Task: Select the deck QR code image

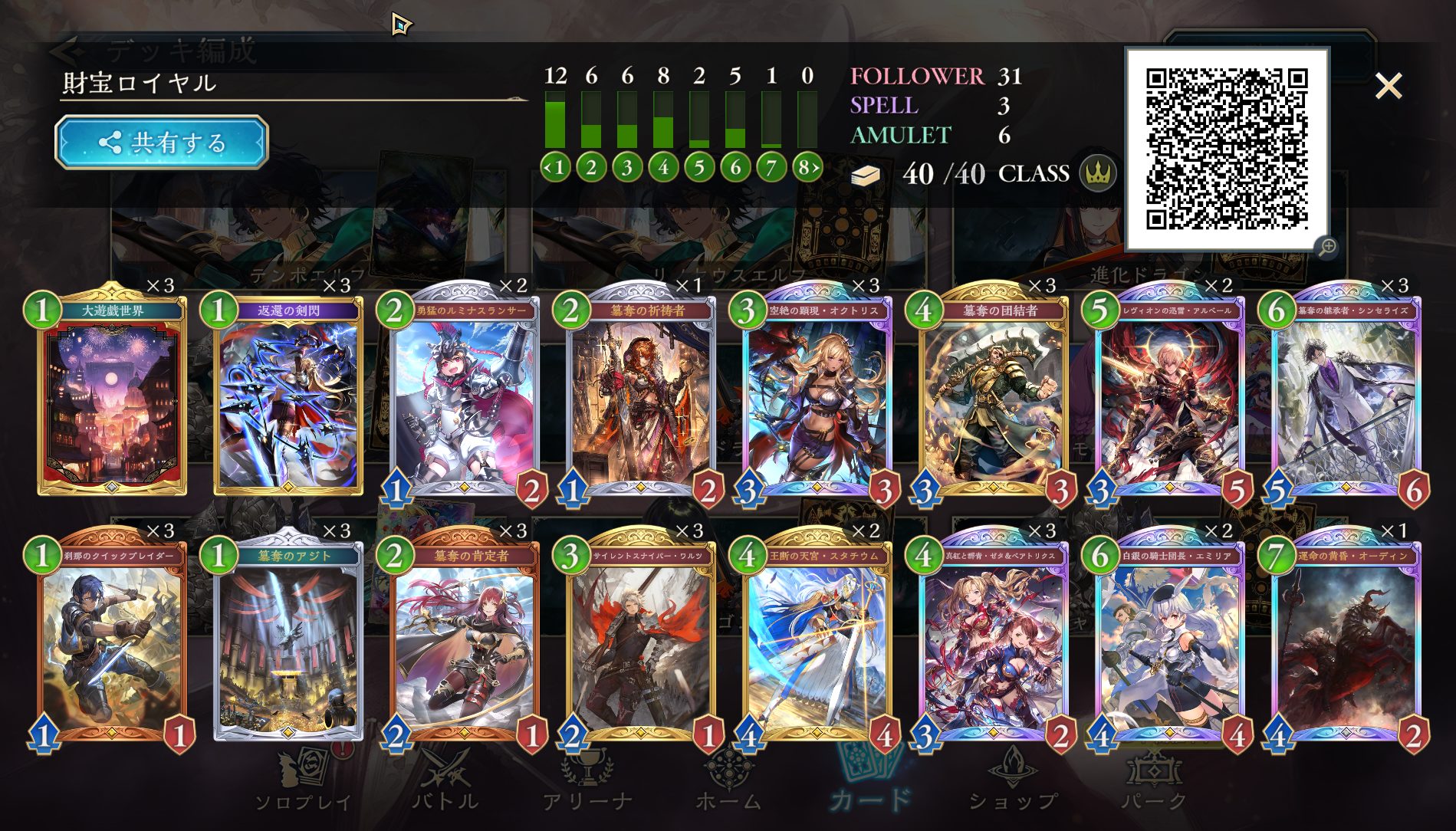Action: [1226, 149]
